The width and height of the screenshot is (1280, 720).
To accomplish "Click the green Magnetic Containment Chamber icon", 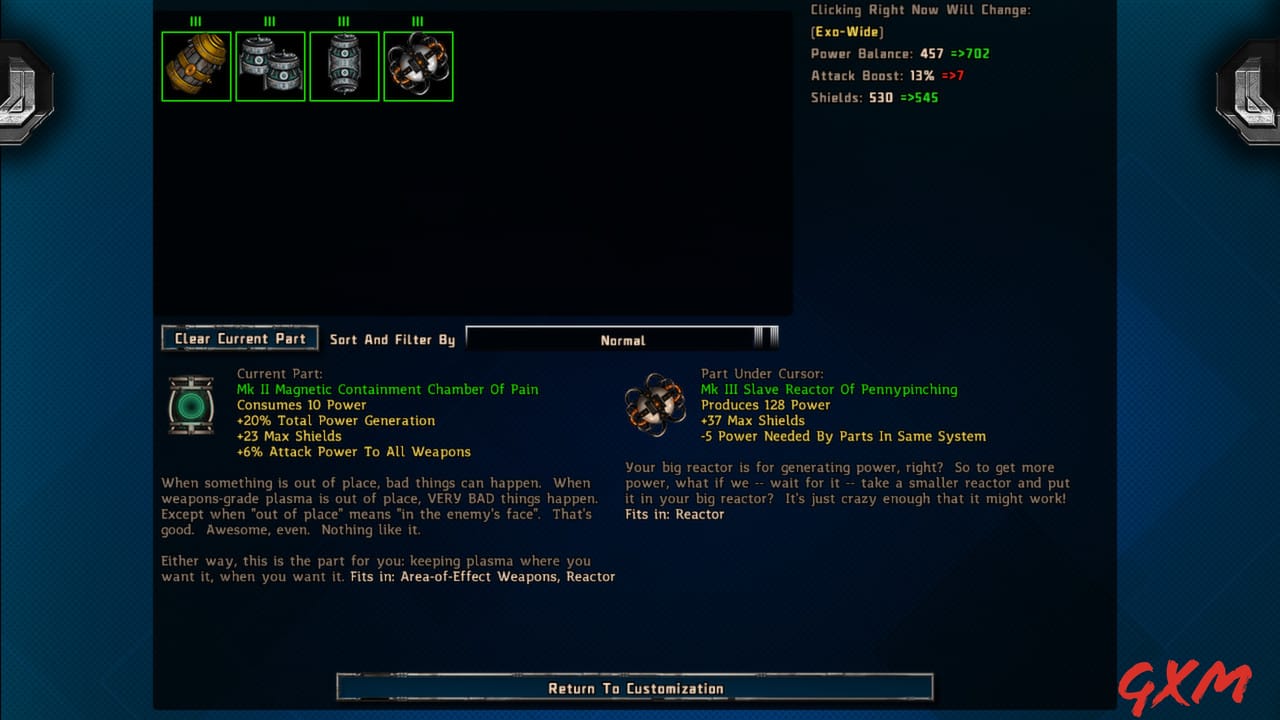I will click(191, 404).
